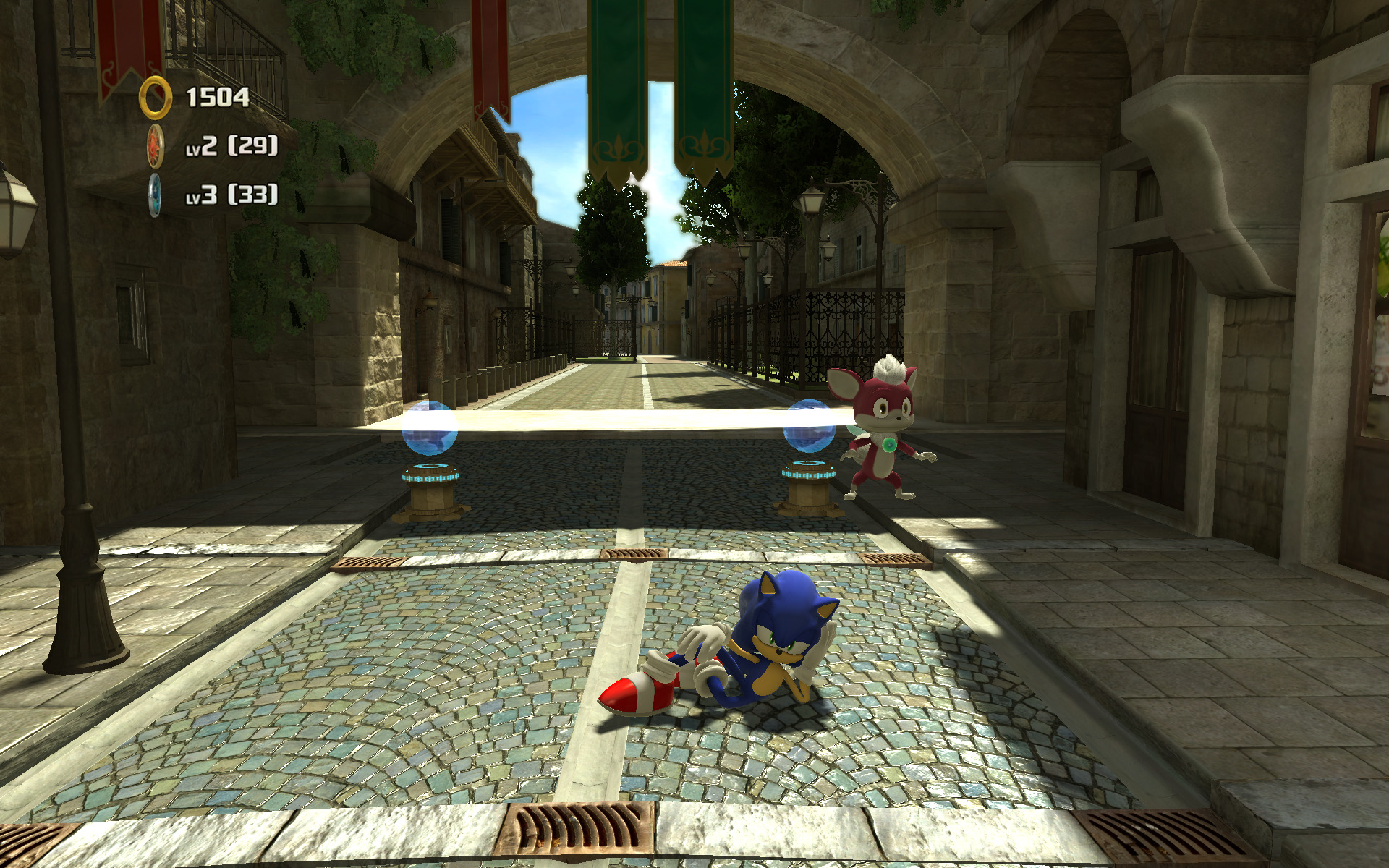Select the orange Sun Medal icon
Image resolution: width=1389 pixels, height=868 pixels.
(x=156, y=146)
